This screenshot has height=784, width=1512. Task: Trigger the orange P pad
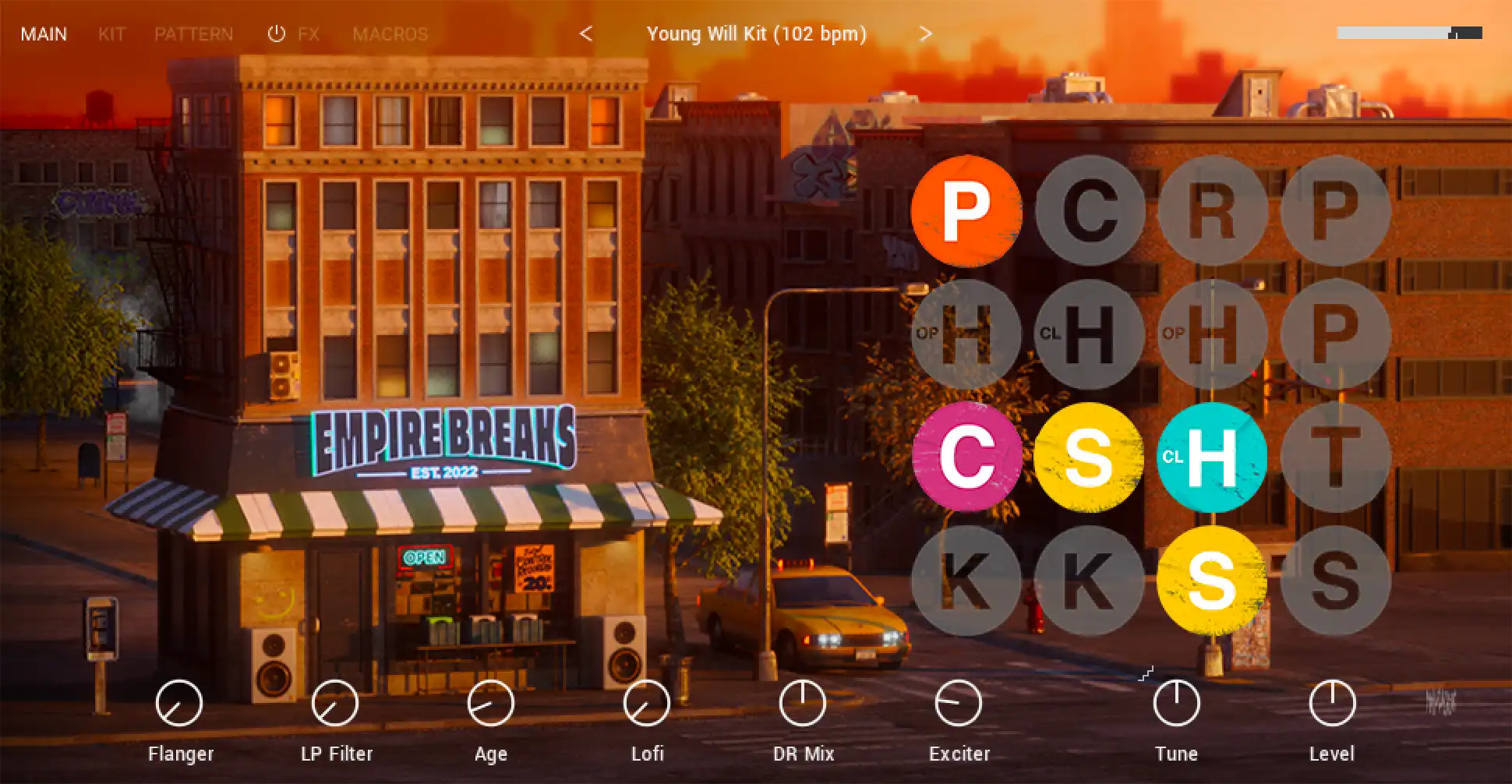[966, 210]
